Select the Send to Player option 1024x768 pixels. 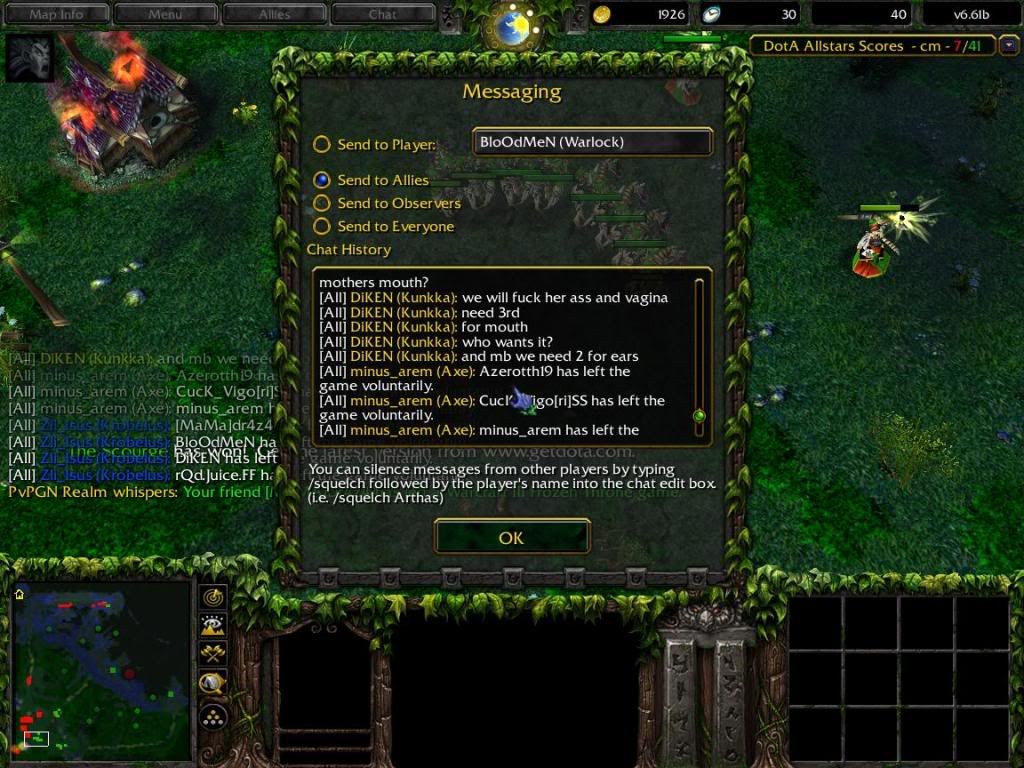pyautogui.click(x=322, y=144)
